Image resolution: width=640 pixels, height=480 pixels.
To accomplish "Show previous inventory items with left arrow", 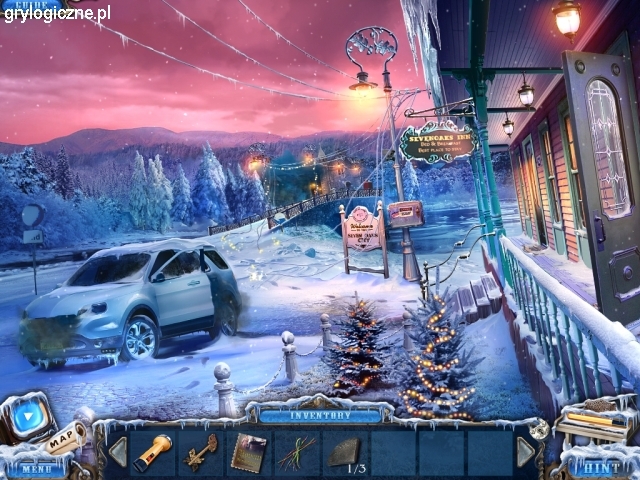I will click(118, 452).
